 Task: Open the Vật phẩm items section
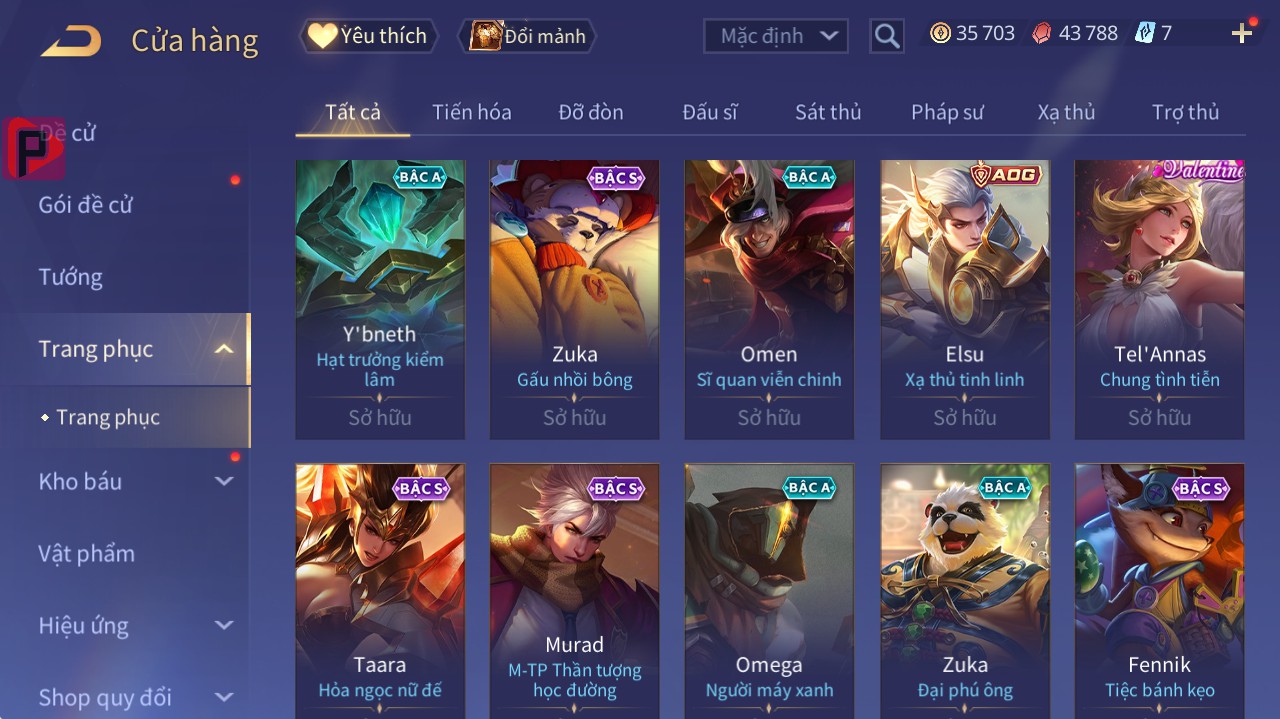point(86,554)
